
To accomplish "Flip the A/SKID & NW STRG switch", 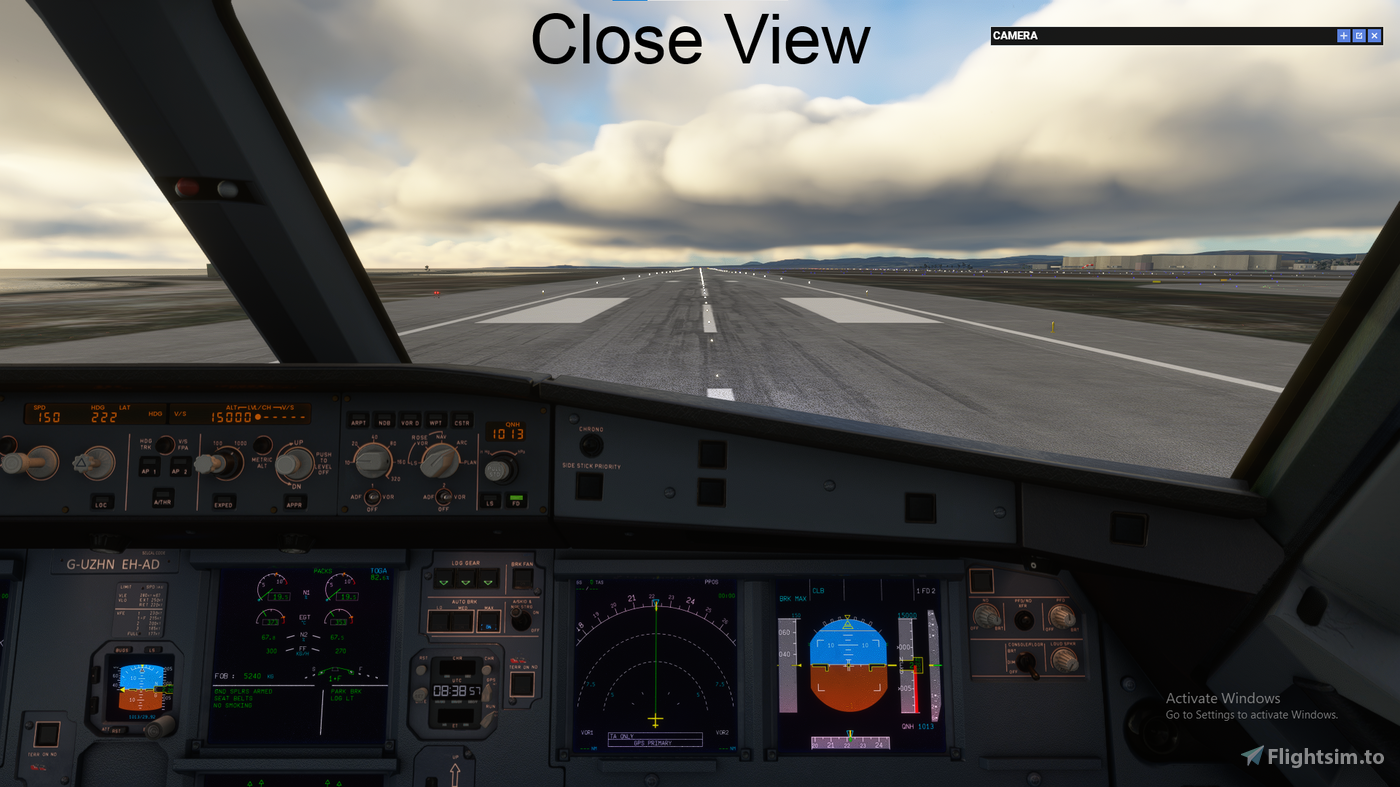I will (x=519, y=619).
